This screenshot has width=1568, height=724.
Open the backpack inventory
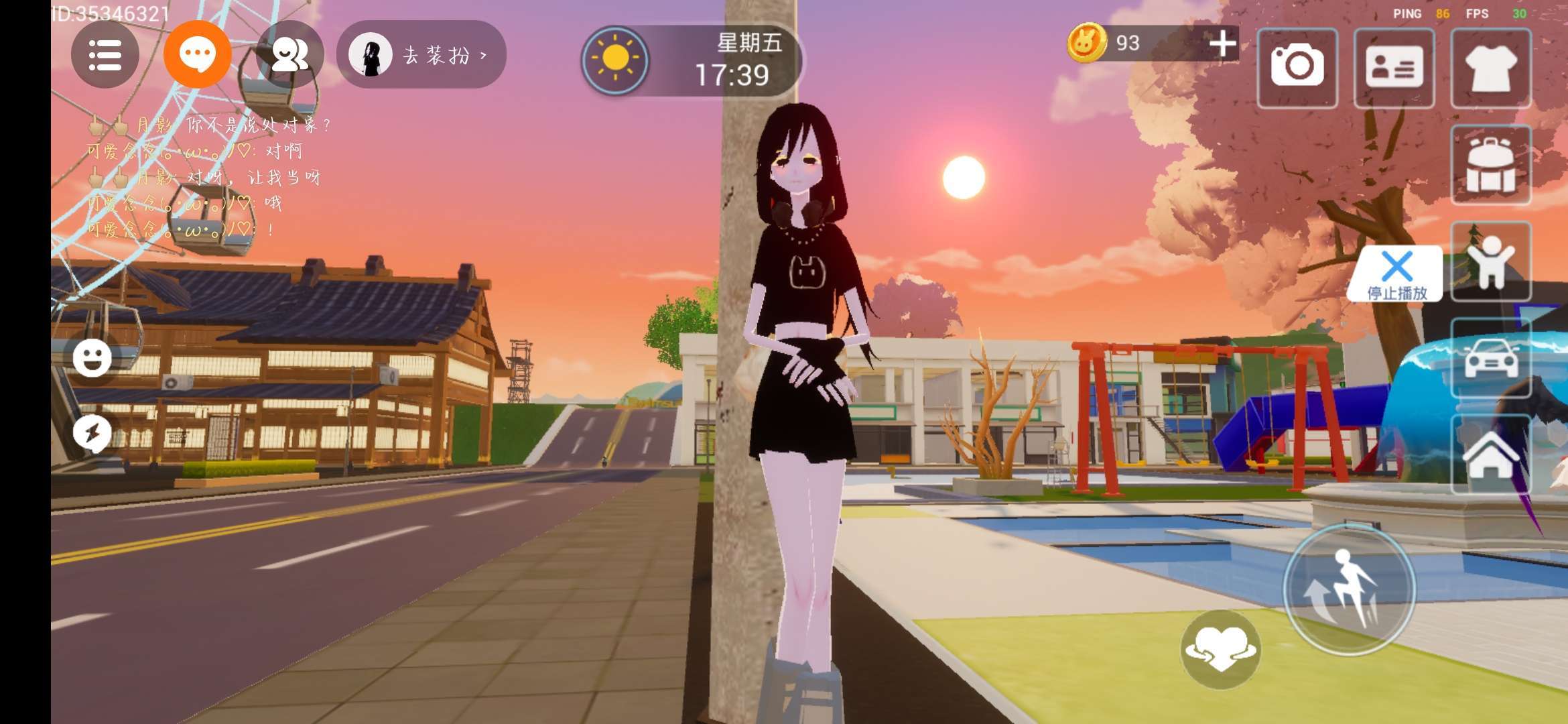1490,165
